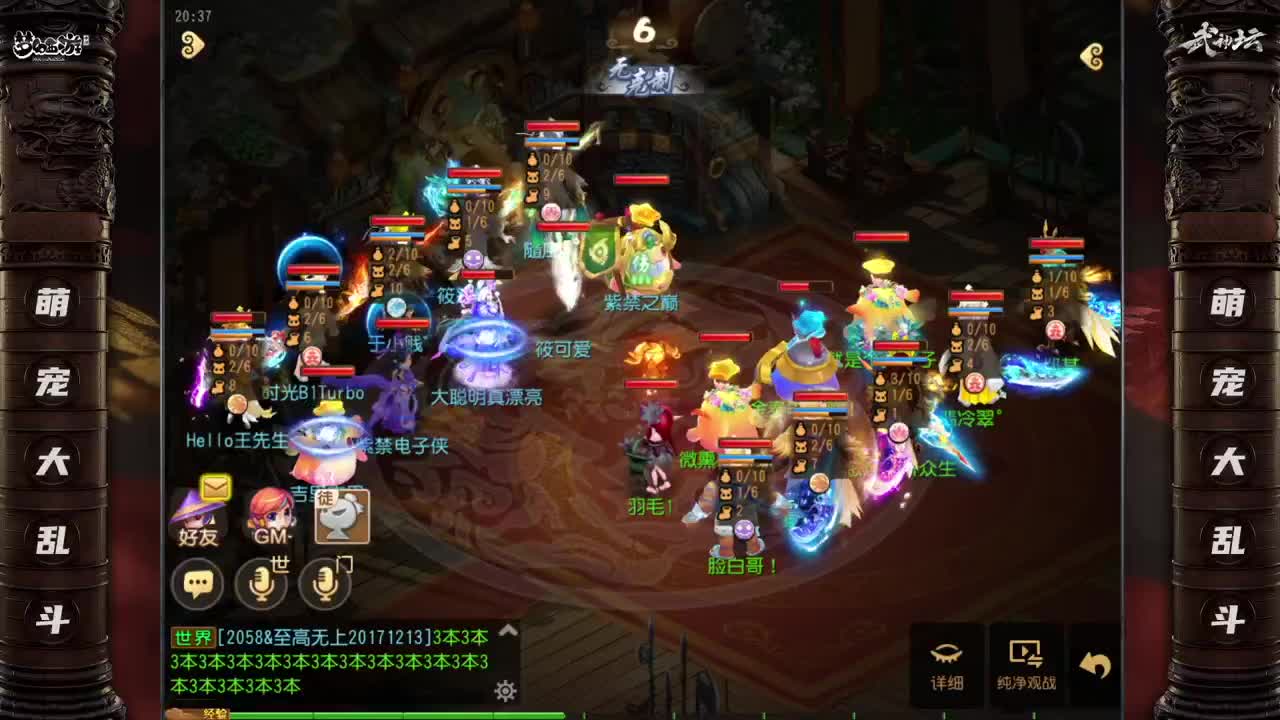Collapse the right panel via gold swirl ornament
The height and width of the screenshot is (720, 1280).
tap(1090, 55)
